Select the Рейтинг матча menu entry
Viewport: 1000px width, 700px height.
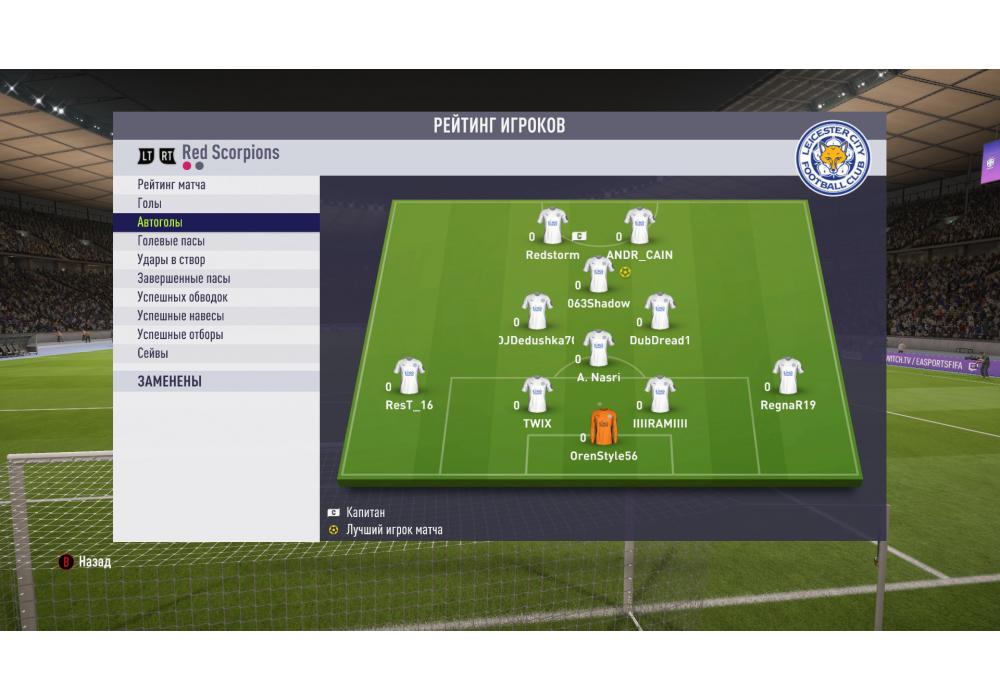pyautogui.click(x=172, y=185)
